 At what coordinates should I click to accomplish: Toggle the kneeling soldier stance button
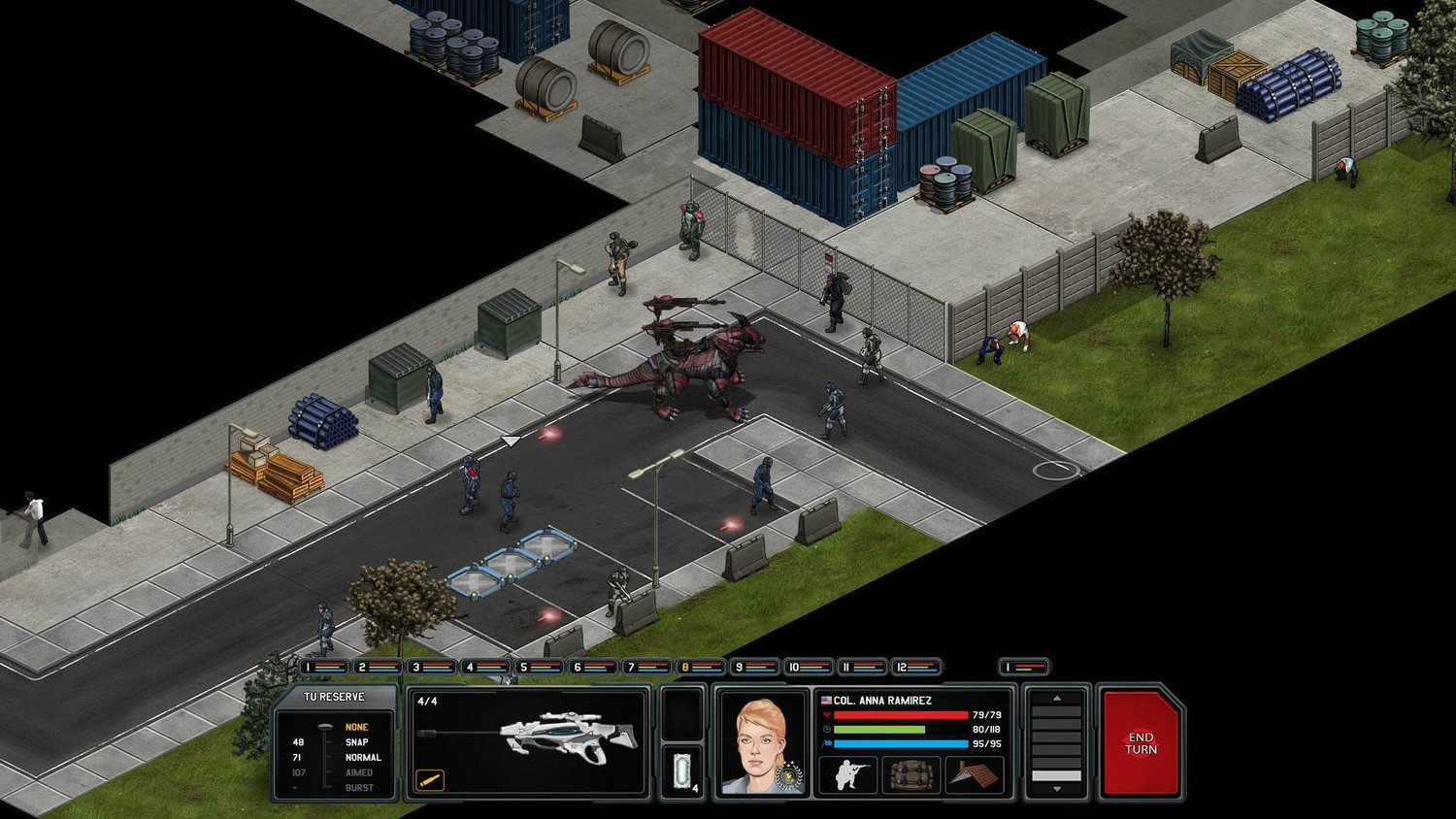click(x=848, y=774)
